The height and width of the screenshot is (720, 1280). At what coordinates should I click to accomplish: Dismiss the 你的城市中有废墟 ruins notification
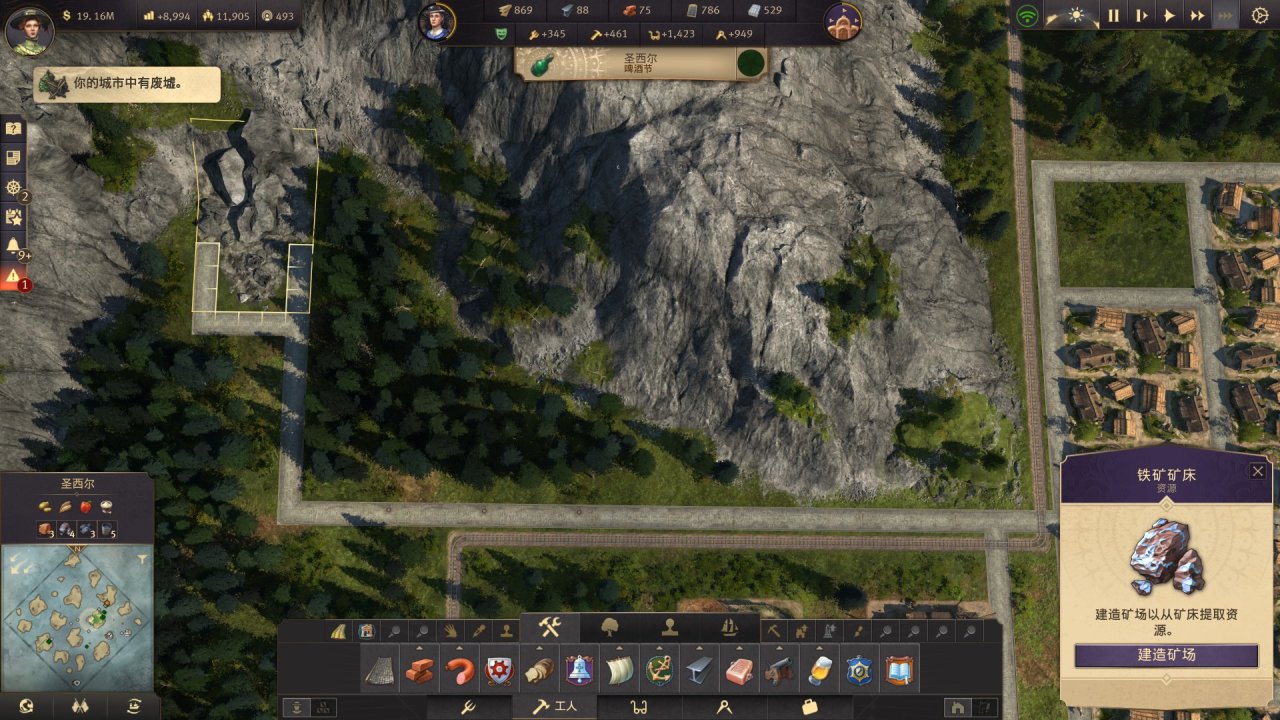click(127, 84)
